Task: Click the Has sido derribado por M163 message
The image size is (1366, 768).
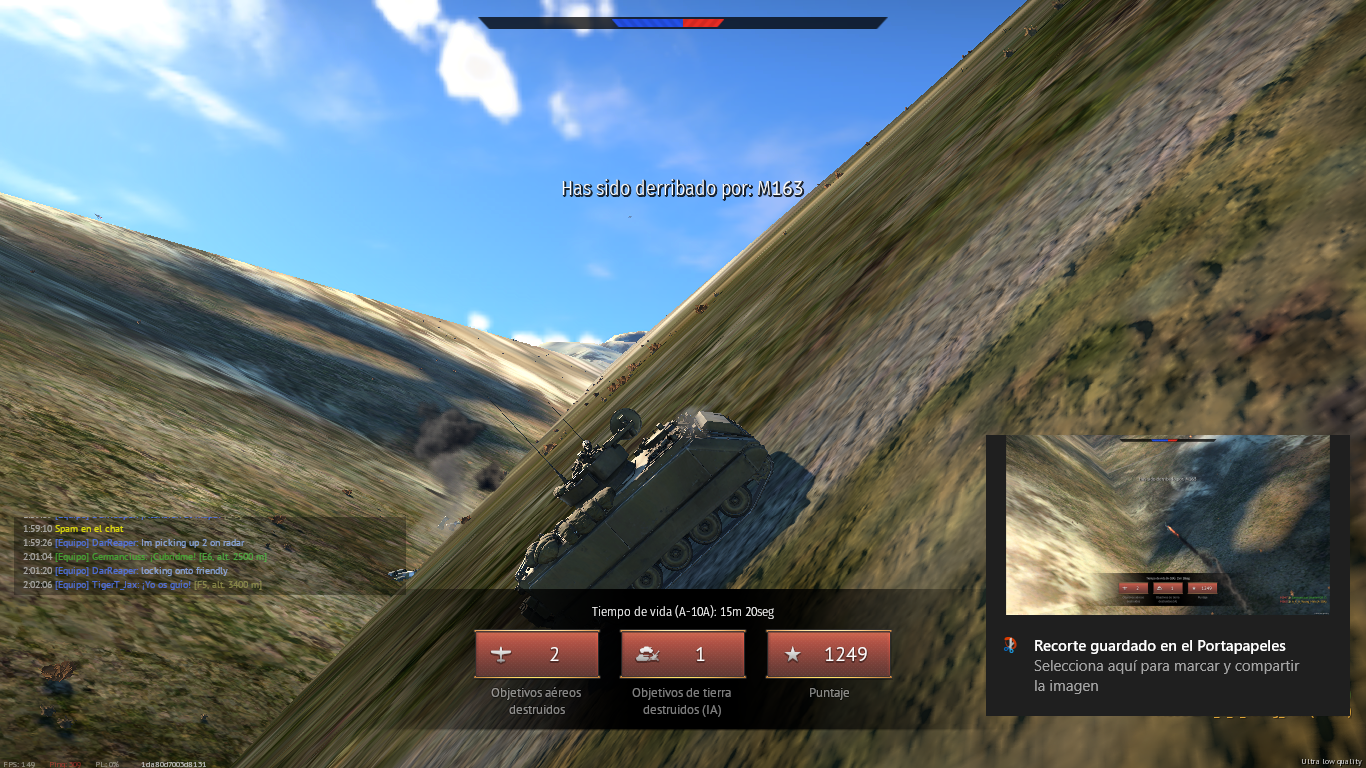Action: coord(683,186)
